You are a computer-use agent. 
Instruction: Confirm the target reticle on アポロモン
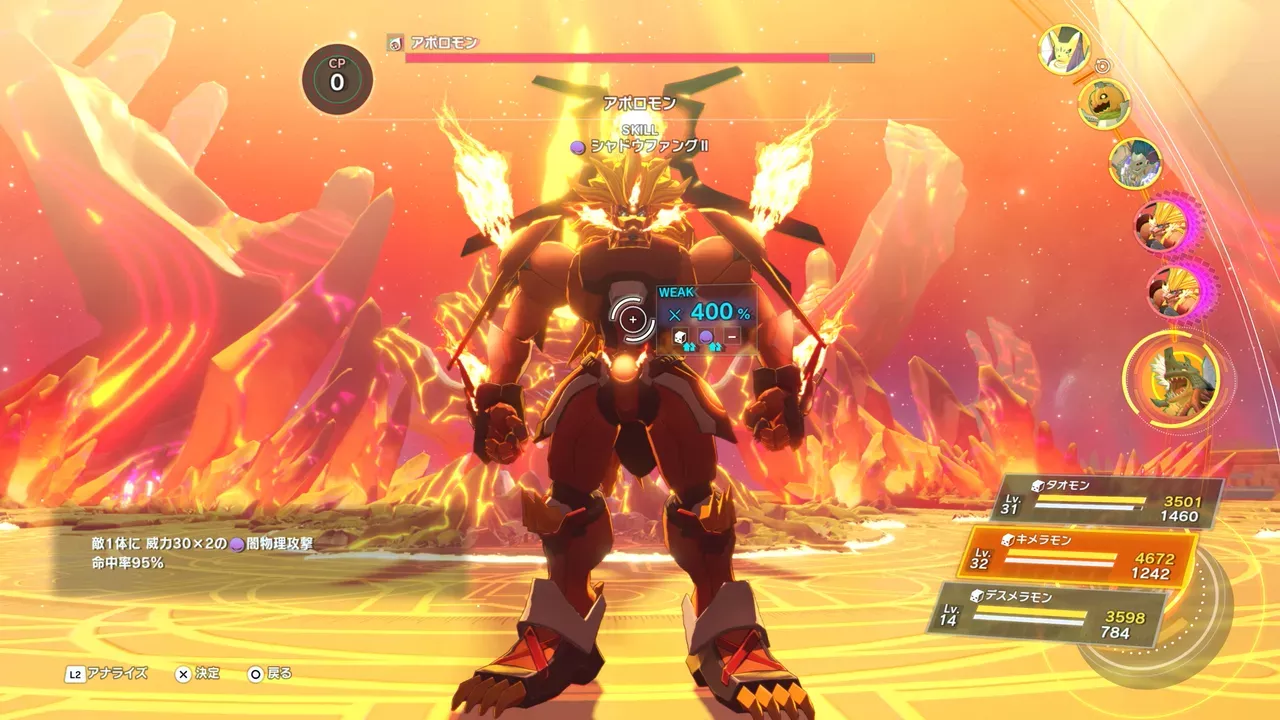pos(633,319)
